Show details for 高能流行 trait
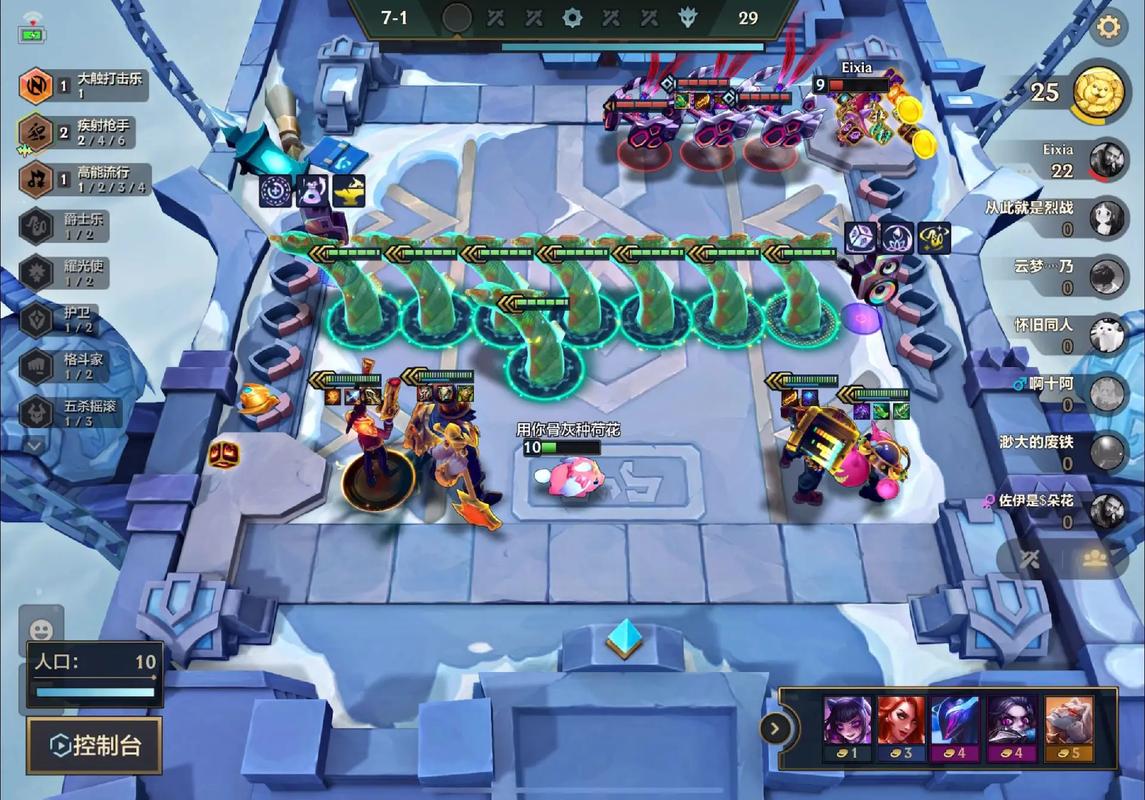The width and height of the screenshot is (1145, 800). [85, 180]
